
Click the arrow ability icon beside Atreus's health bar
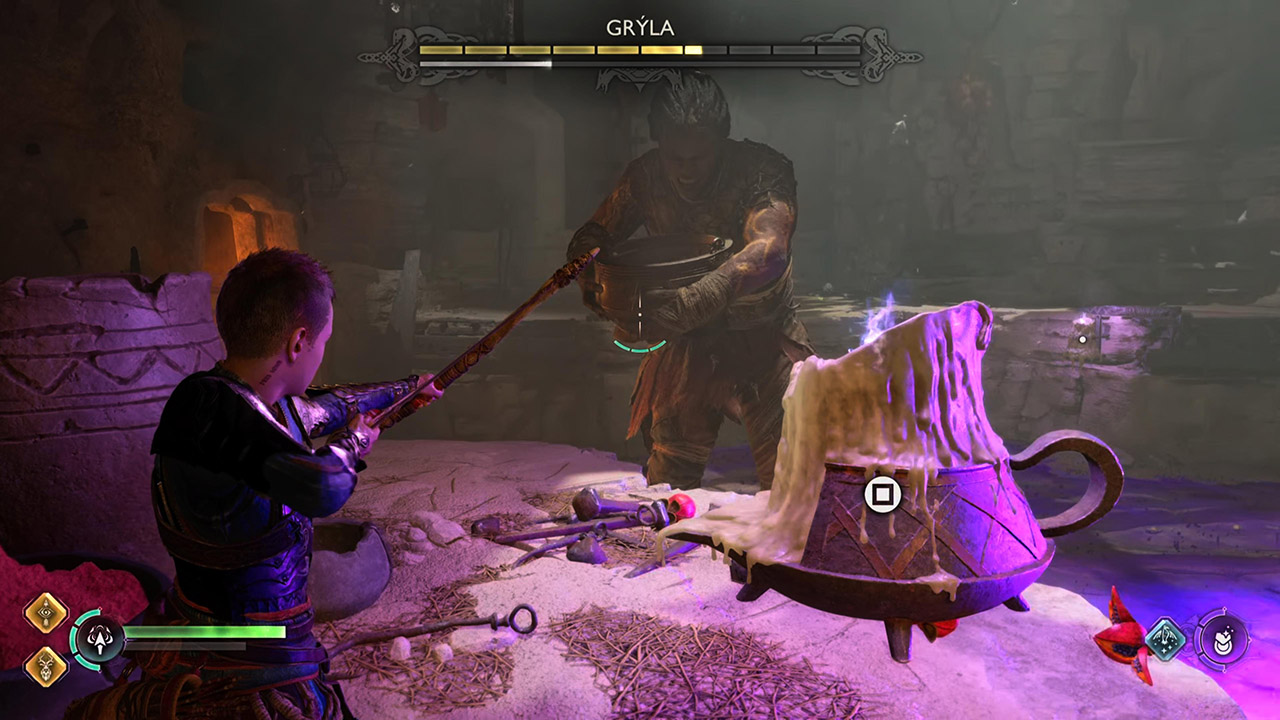(x=100, y=639)
